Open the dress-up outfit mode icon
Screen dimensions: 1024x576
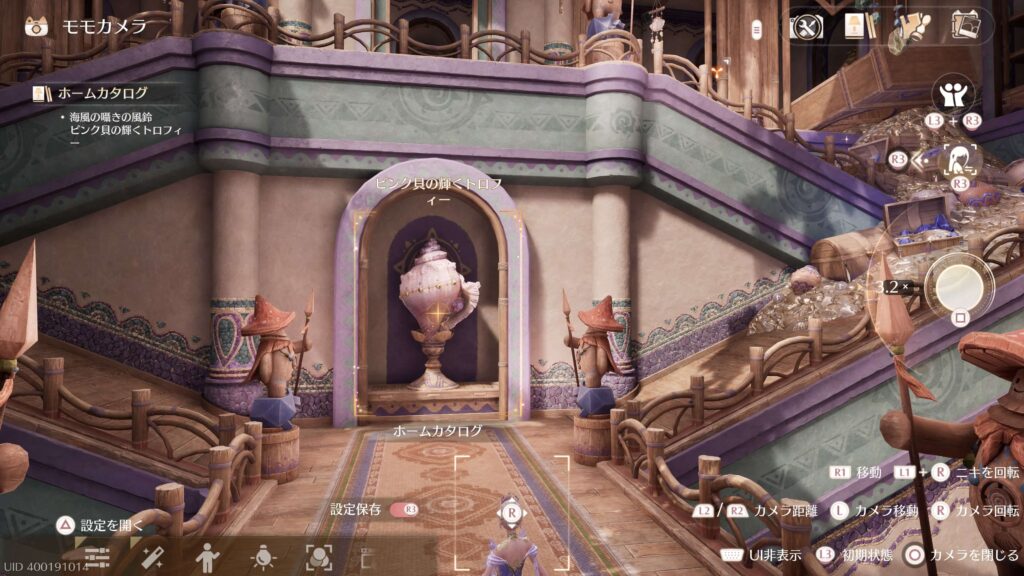[912, 27]
